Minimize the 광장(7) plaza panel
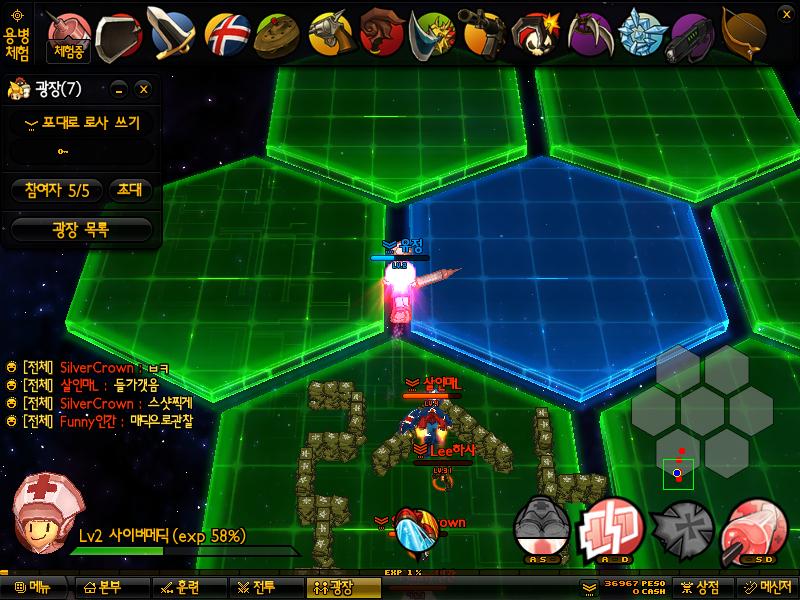800x600 pixels. click(120, 90)
